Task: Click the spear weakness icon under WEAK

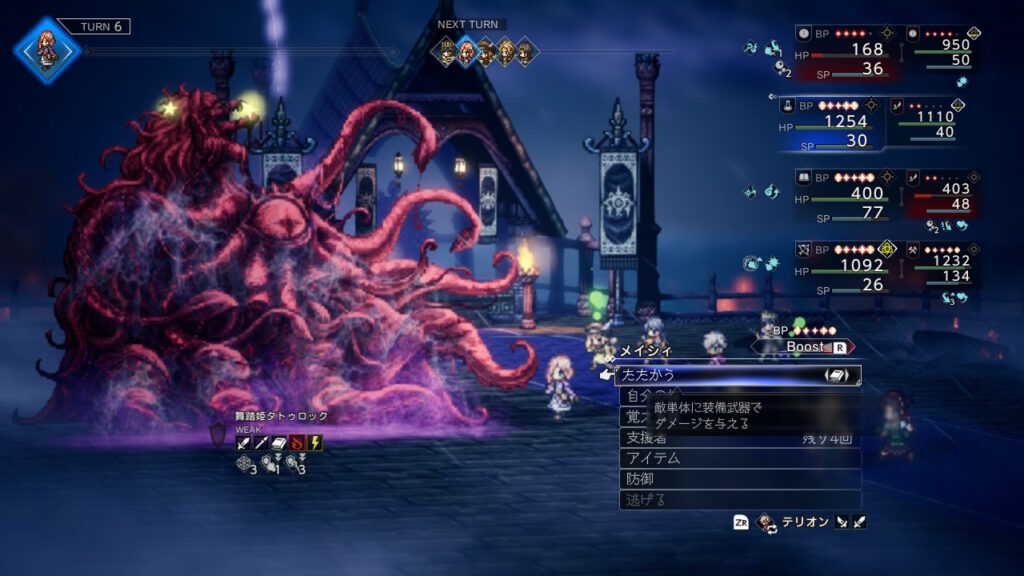Action: coord(261,442)
